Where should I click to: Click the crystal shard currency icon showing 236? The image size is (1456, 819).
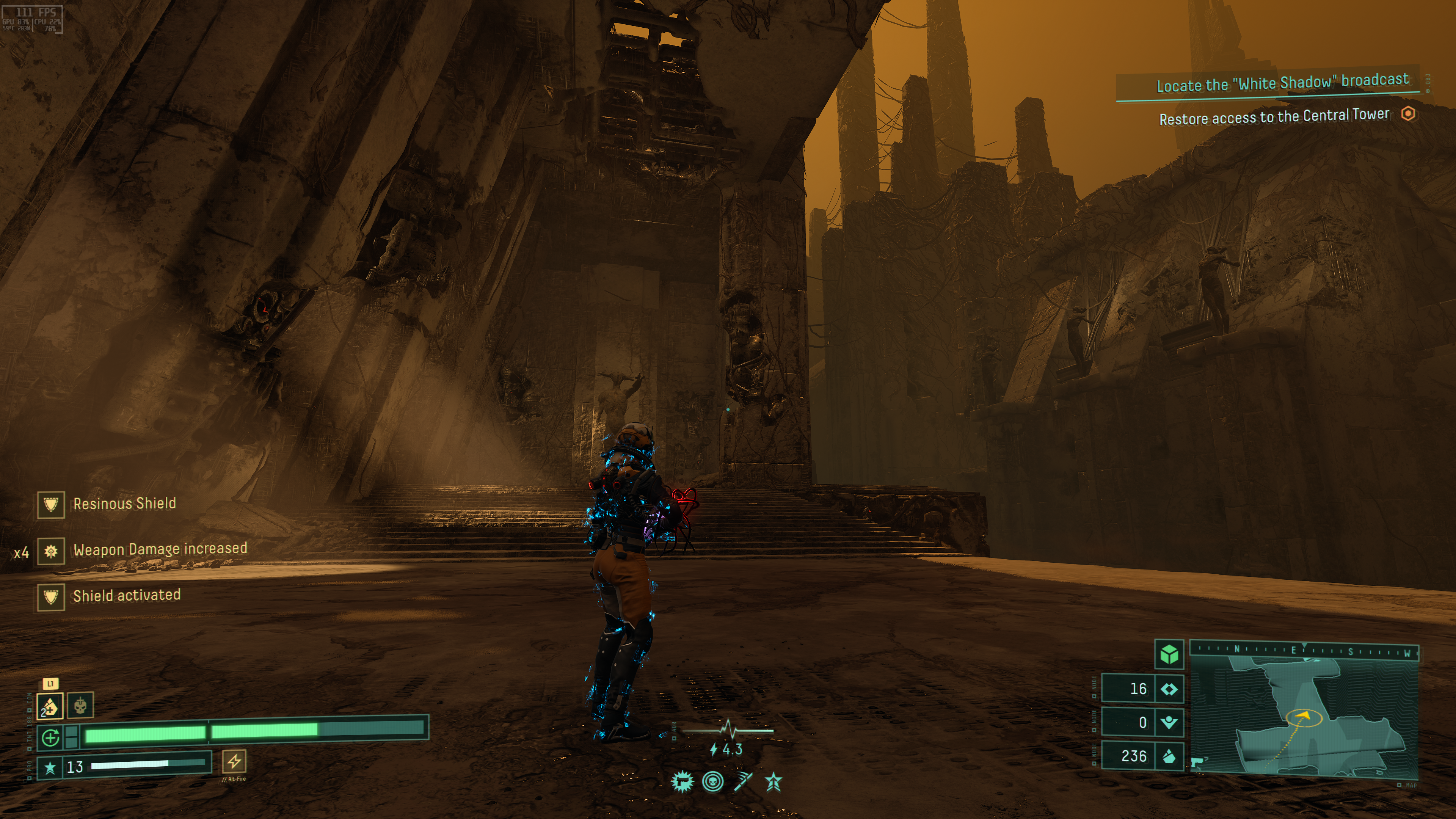(1168, 756)
